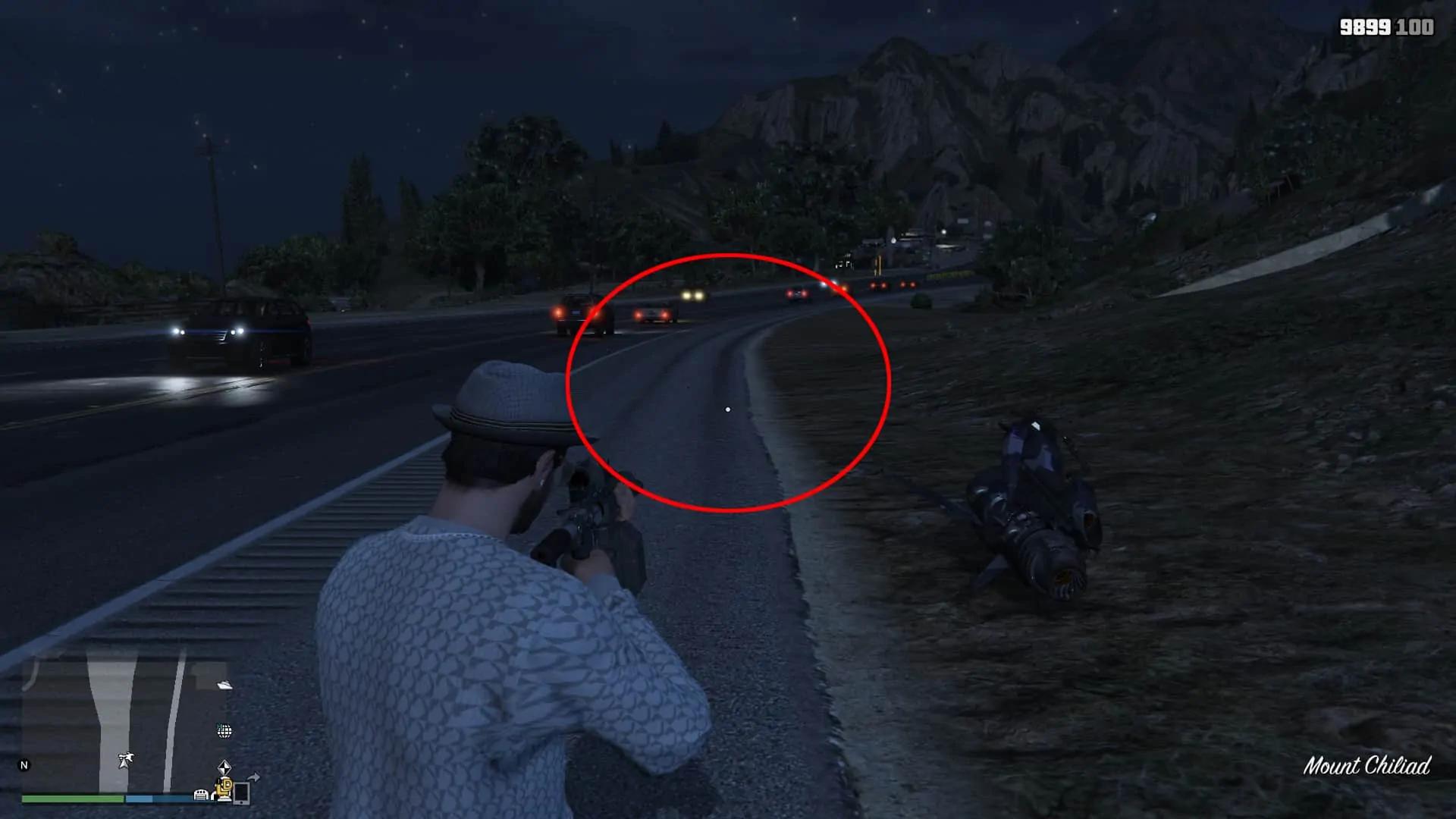Click the globe website blip on minimap
1456x819 pixels.
tap(225, 732)
